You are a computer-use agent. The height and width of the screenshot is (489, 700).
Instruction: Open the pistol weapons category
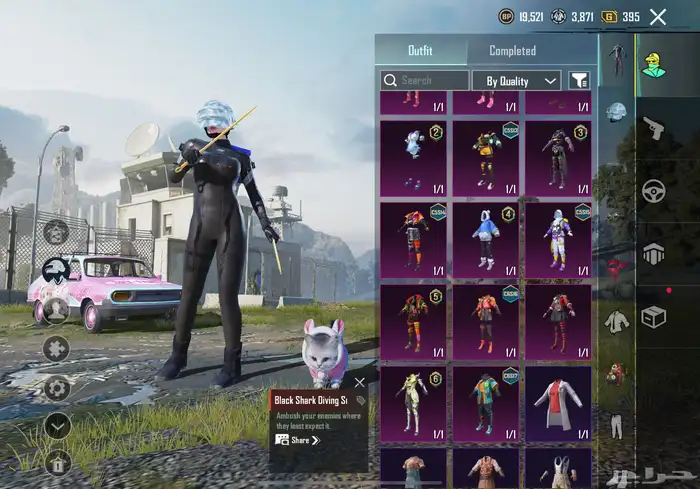(x=654, y=127)
